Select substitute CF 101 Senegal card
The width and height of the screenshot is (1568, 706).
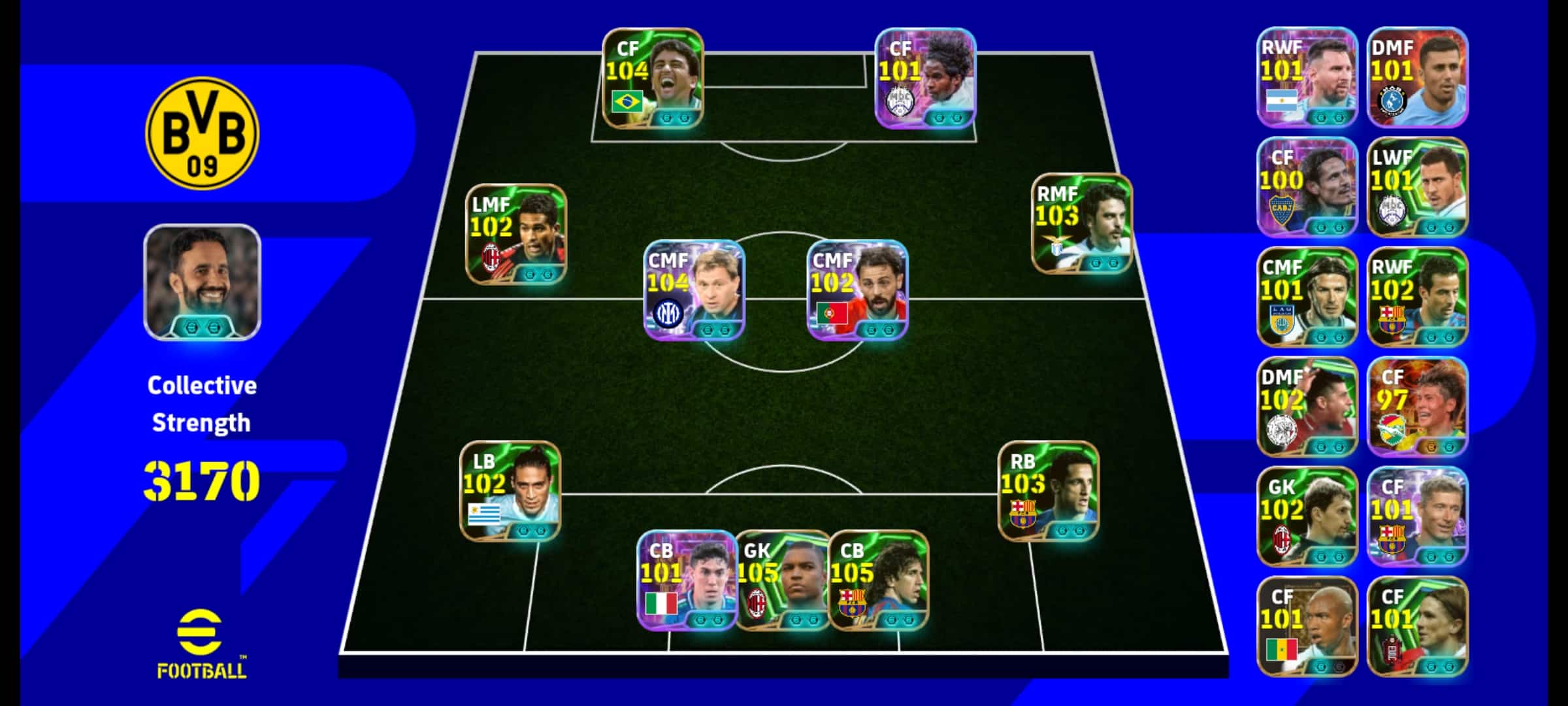coord(1307,626)
